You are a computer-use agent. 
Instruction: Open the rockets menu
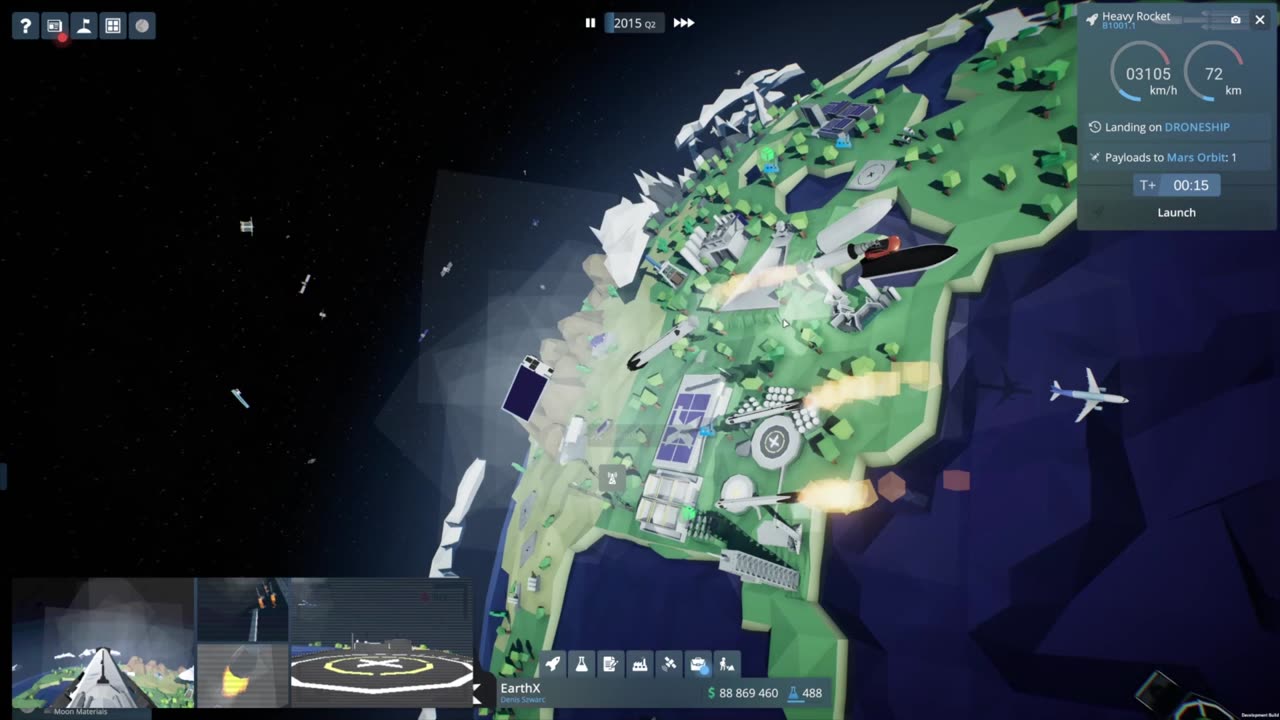point(553,663)
